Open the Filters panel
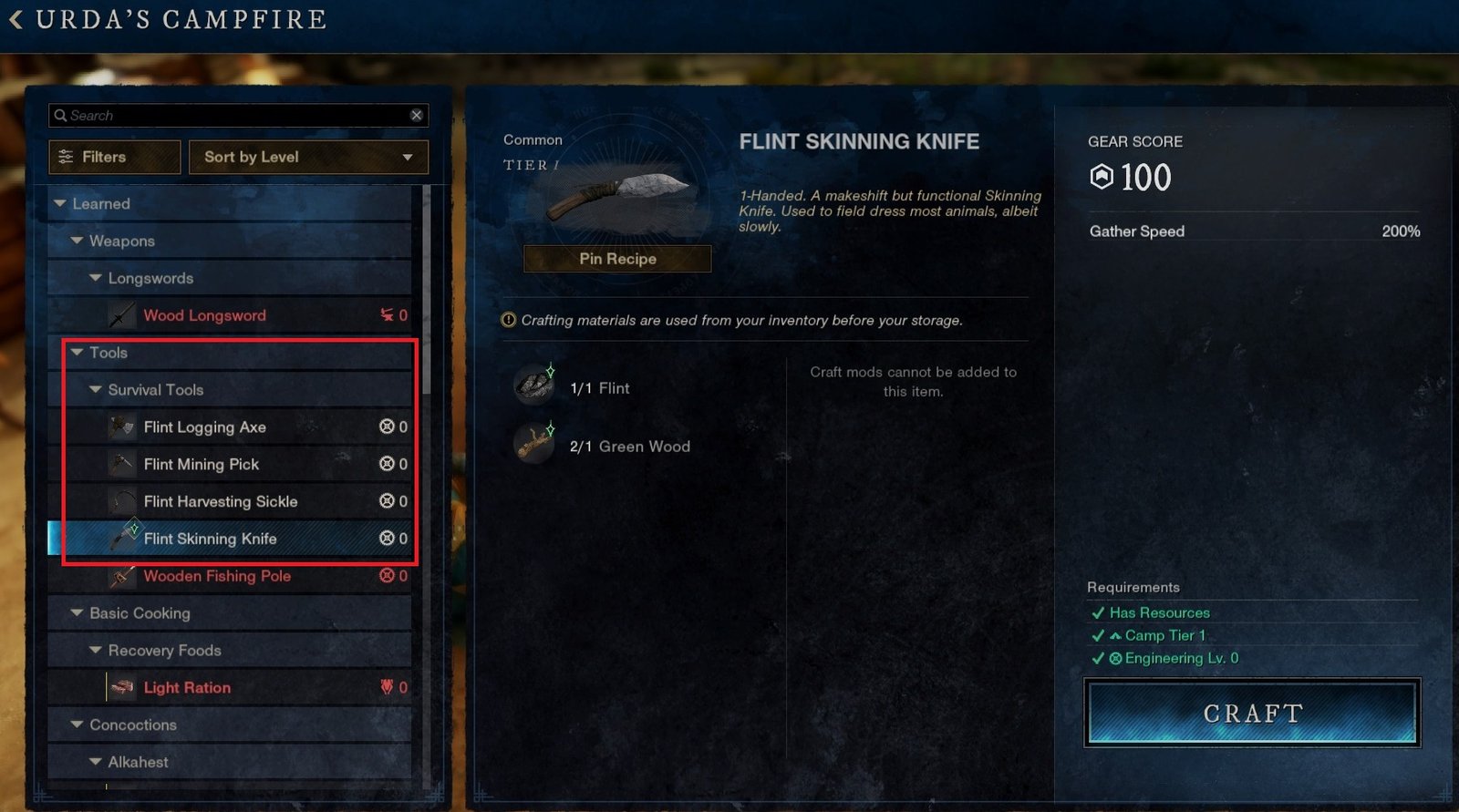 coord(114,157)
